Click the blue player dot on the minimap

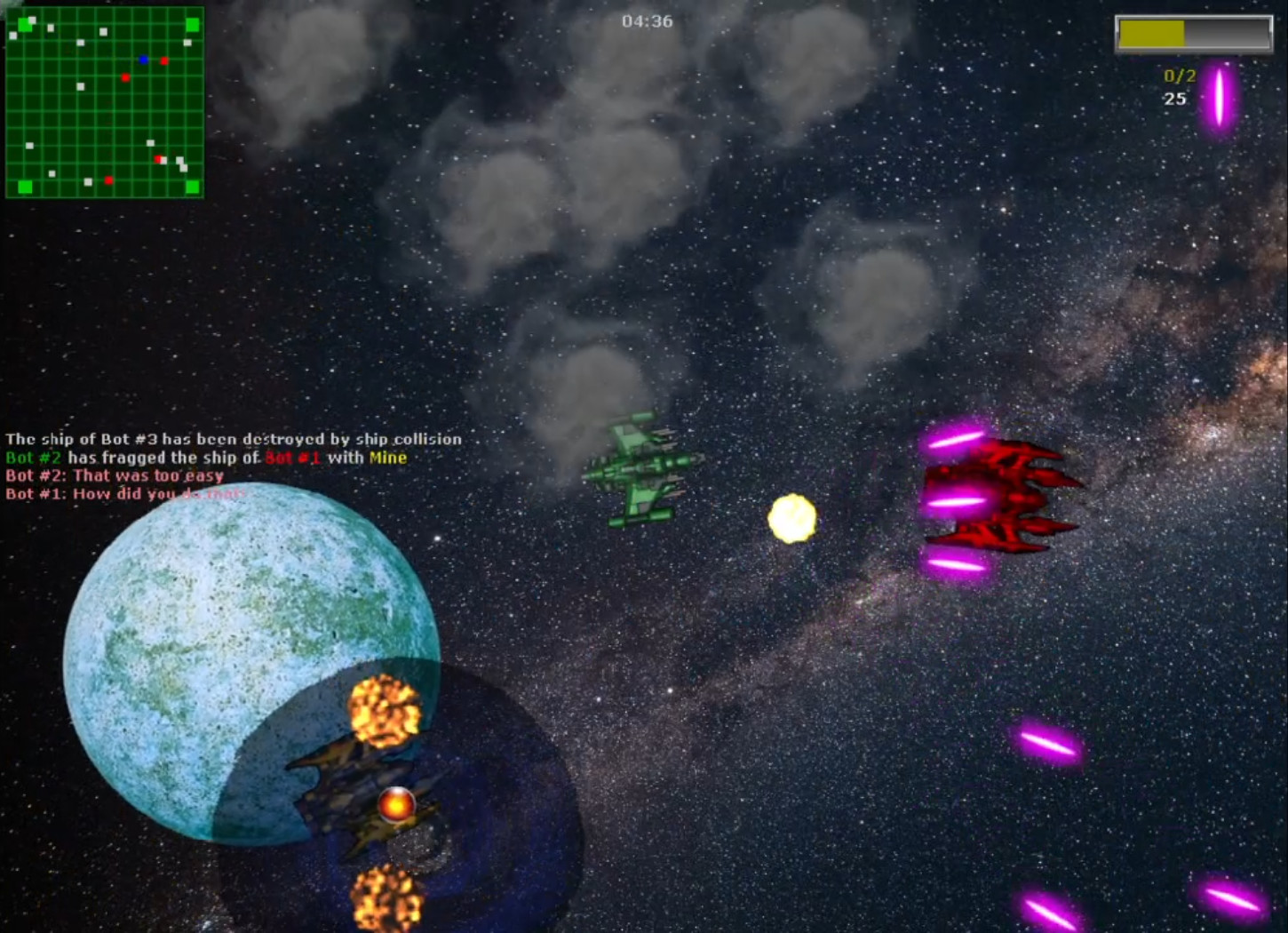pos(142,60)
